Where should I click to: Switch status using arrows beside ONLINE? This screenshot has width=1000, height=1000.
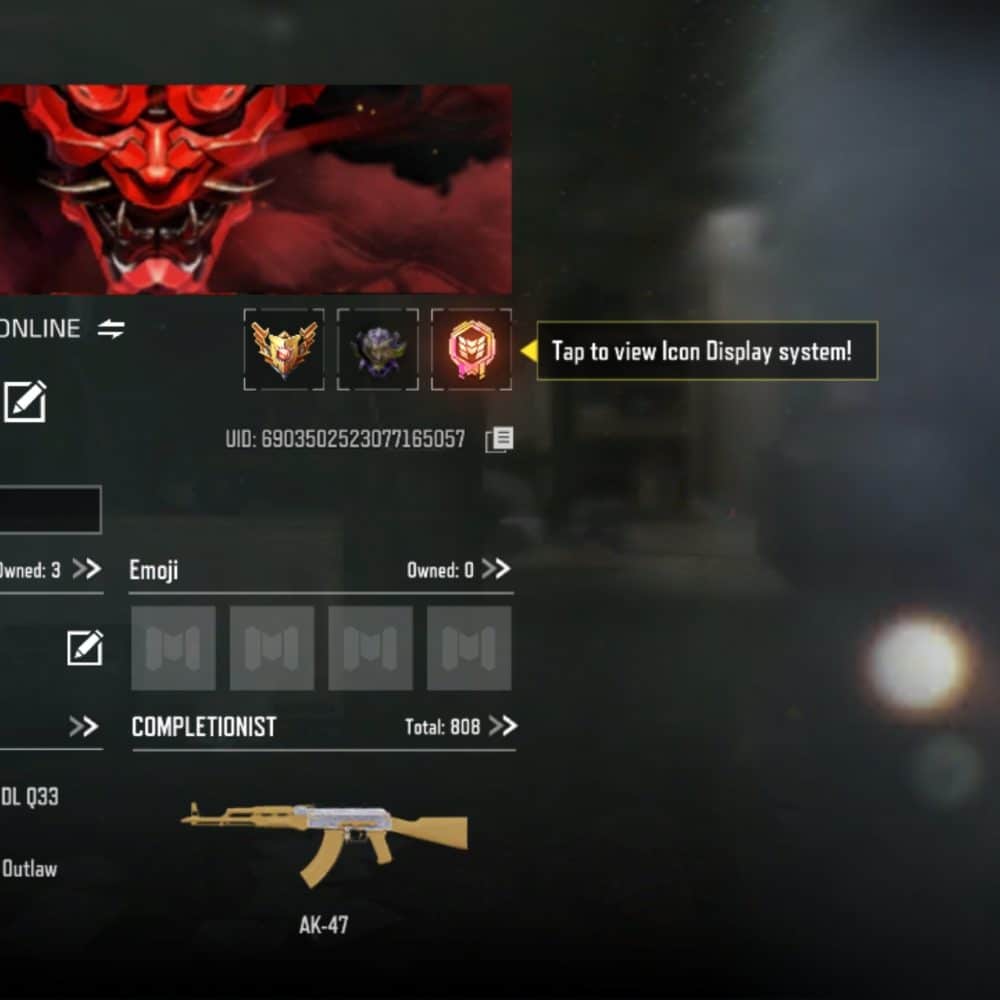pos(111,329)
